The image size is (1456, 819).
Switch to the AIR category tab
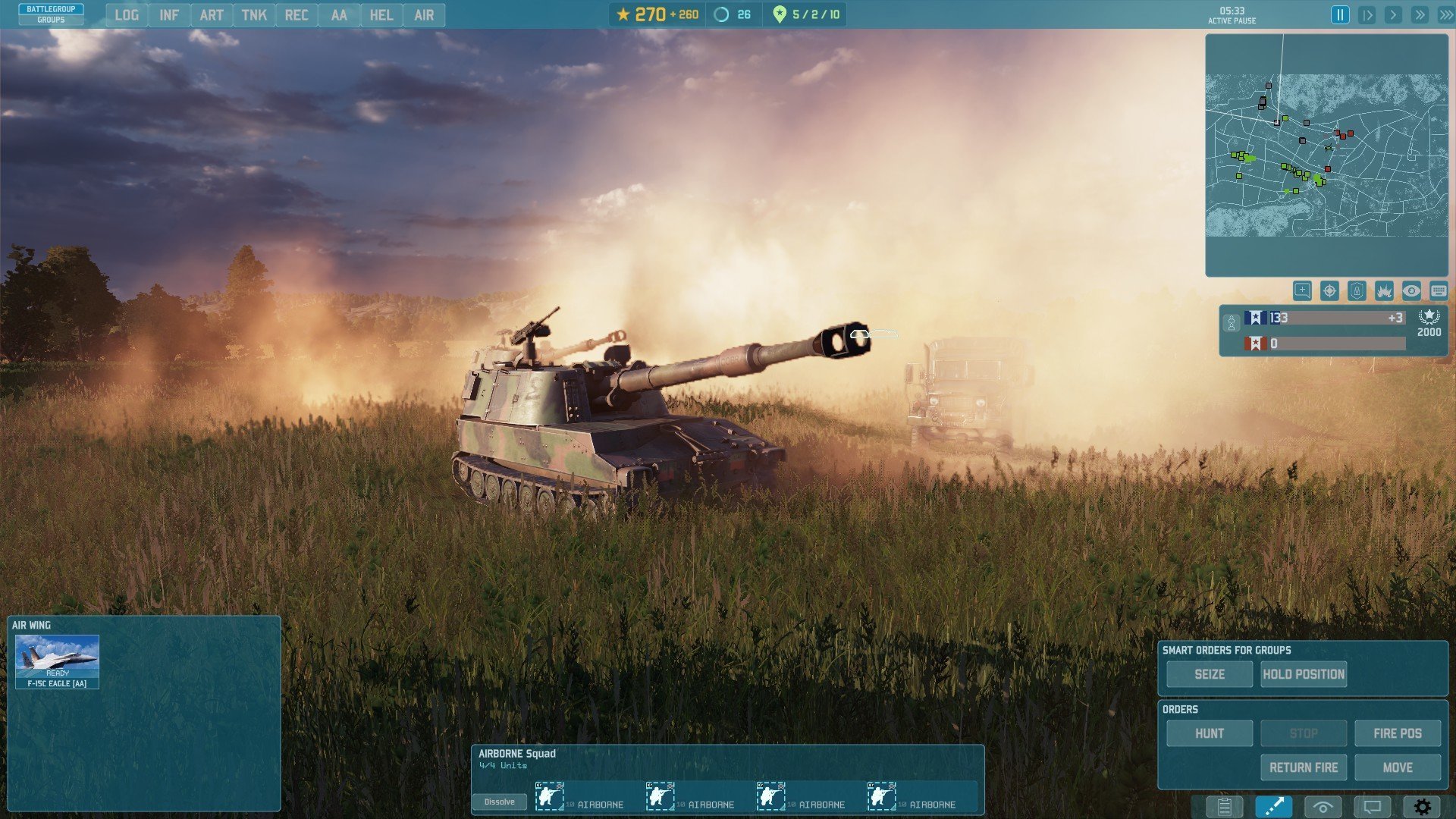coord(424,15)
